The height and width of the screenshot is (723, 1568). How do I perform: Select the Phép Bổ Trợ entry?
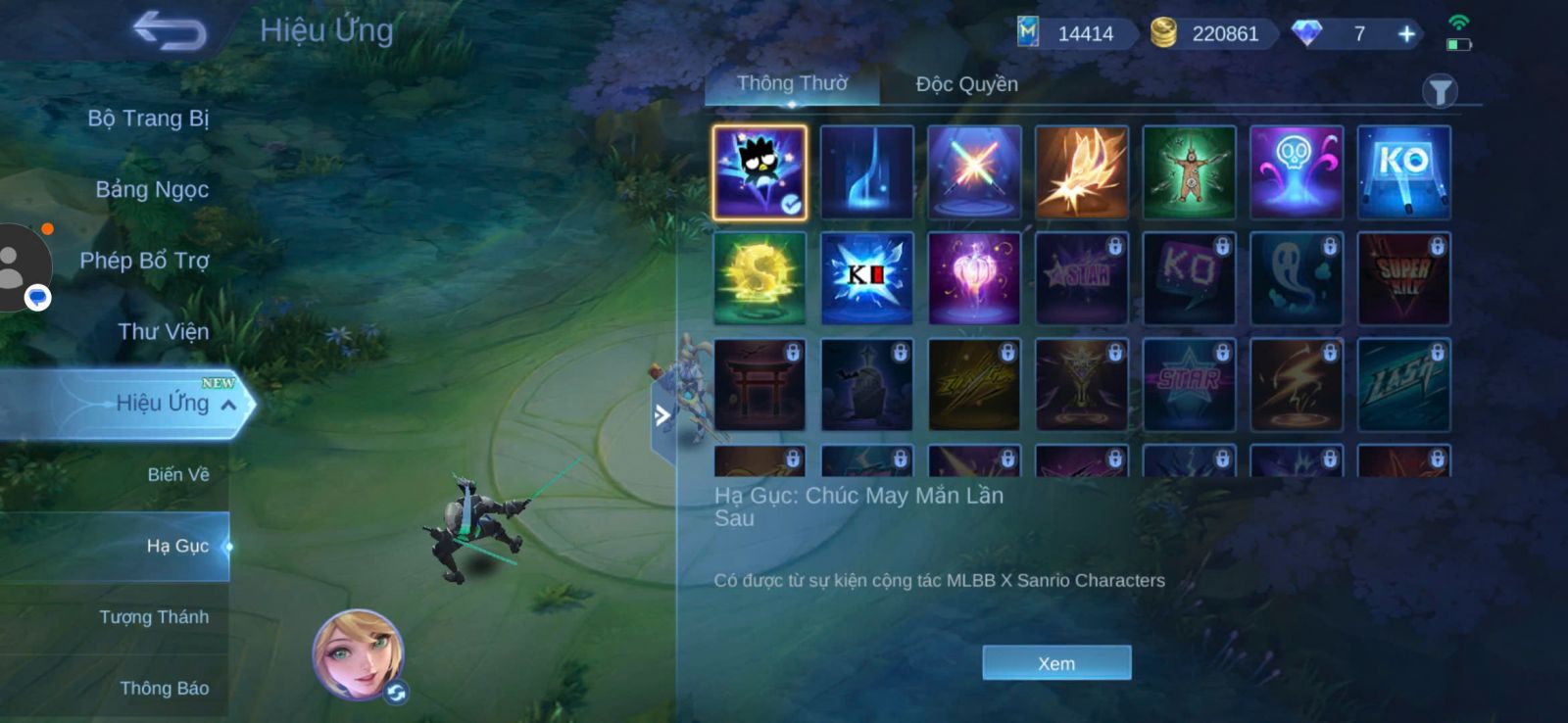[x=144, y=261]
